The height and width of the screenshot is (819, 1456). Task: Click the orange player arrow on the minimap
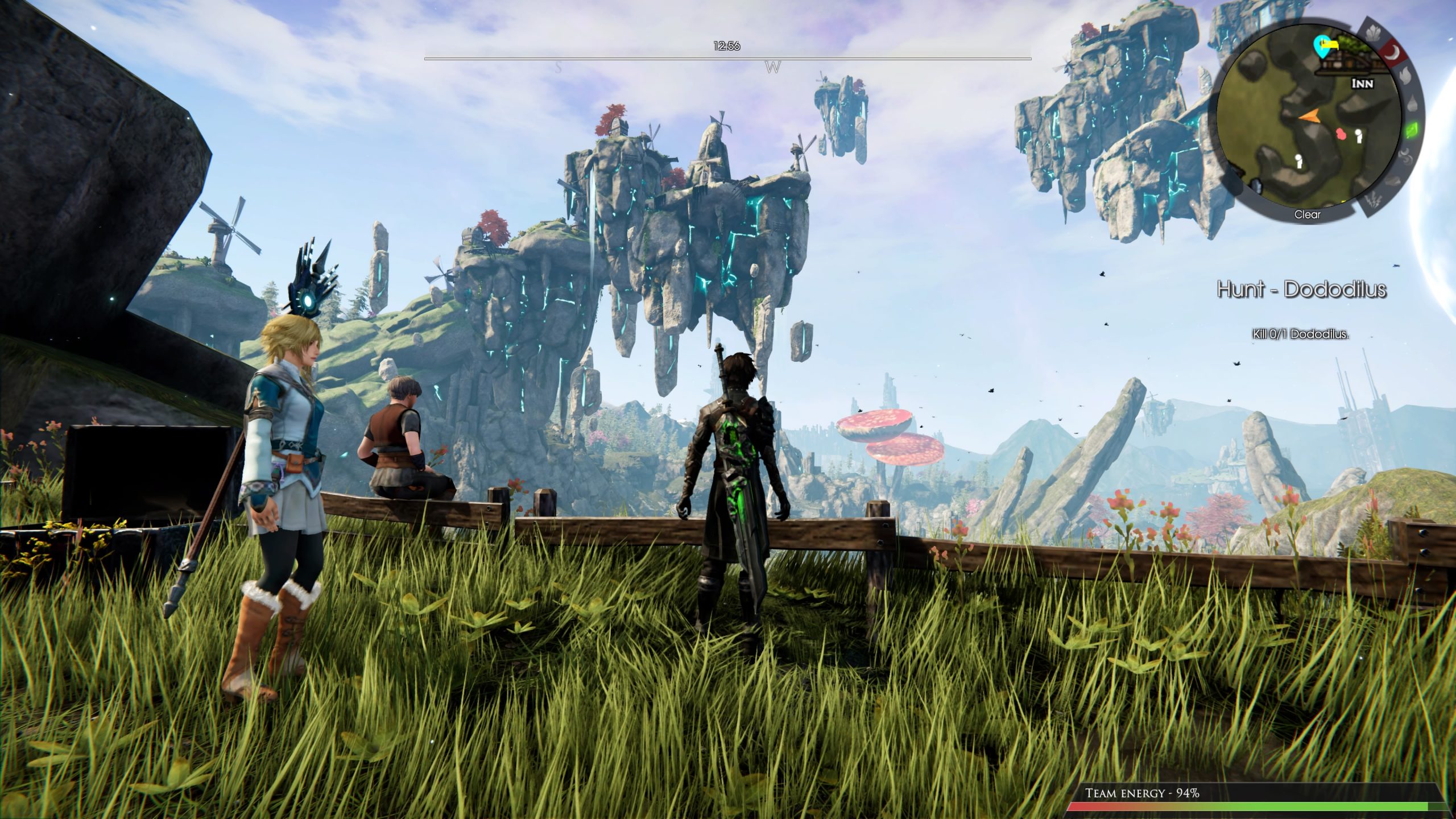(x=1310, y=115)
